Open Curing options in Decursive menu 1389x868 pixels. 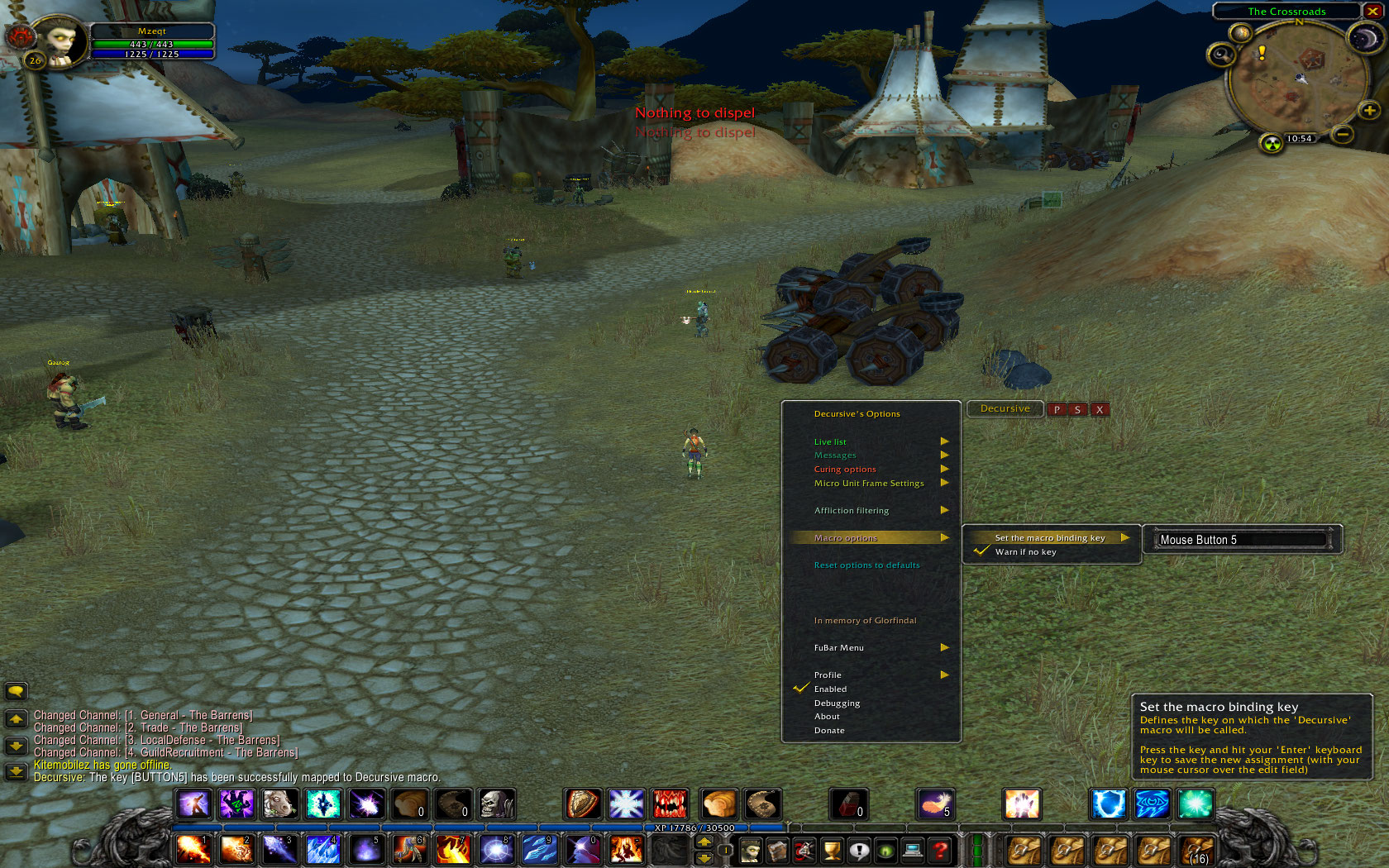tap(845, 470)
